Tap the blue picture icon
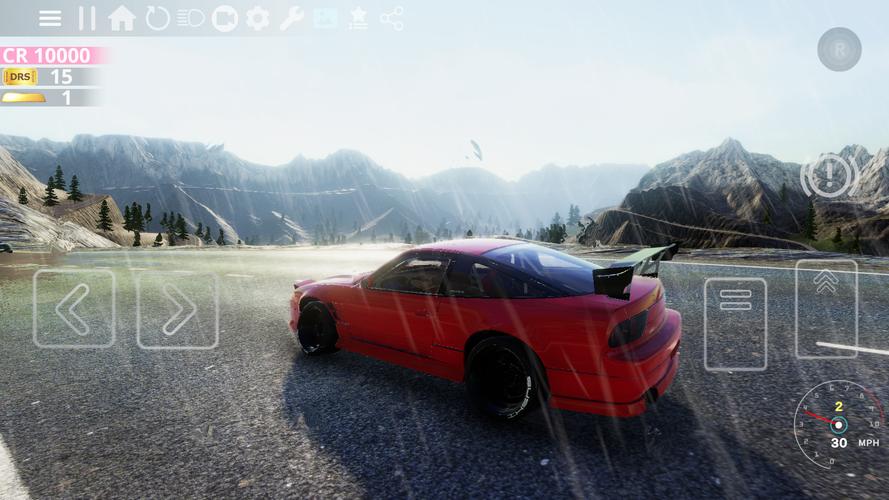The height and width of the screenshot is (500, 889). click(x=325, y=18)
